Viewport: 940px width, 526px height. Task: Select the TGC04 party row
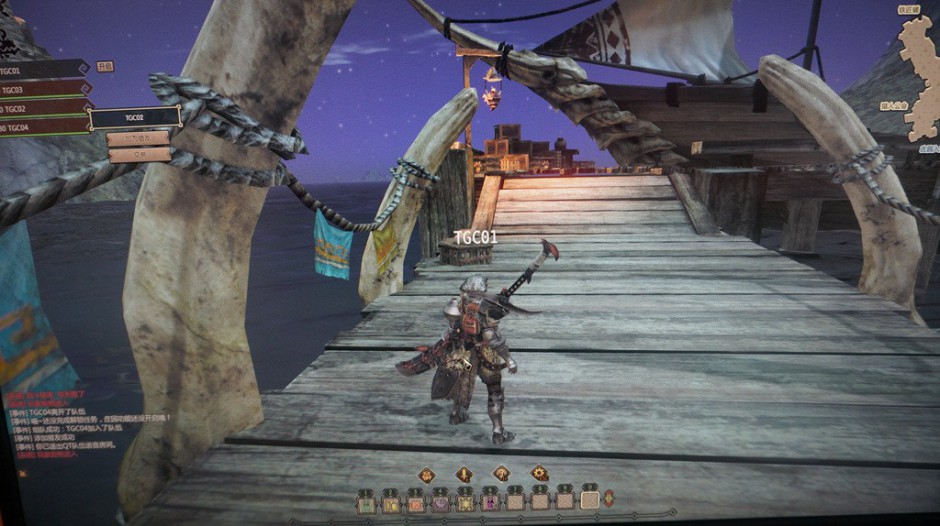40,127
